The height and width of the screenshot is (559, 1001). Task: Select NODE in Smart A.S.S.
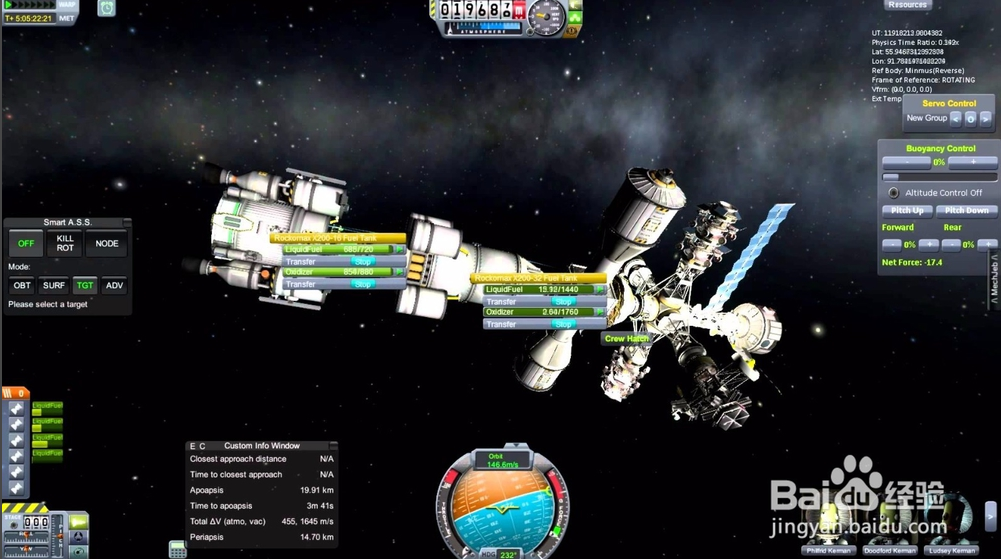click(x=107, y=243)
